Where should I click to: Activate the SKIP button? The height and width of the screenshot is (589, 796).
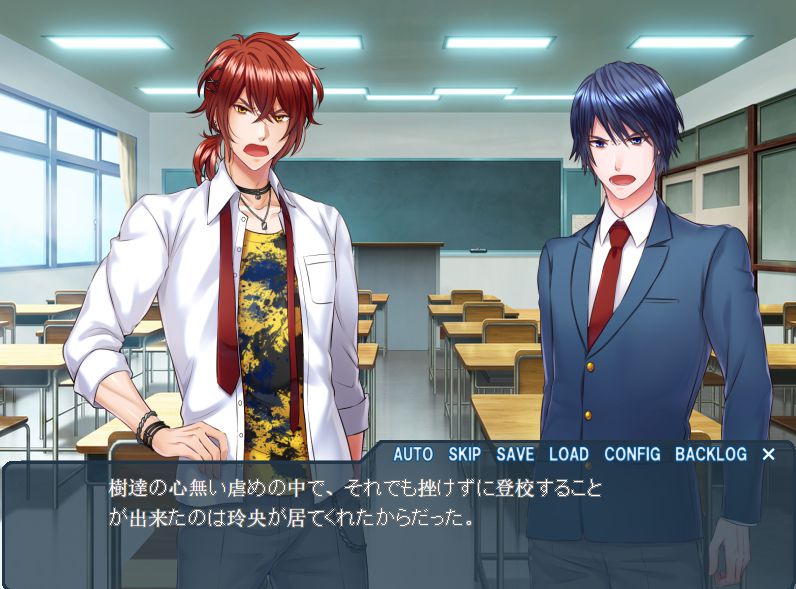[x=465, y=454]
